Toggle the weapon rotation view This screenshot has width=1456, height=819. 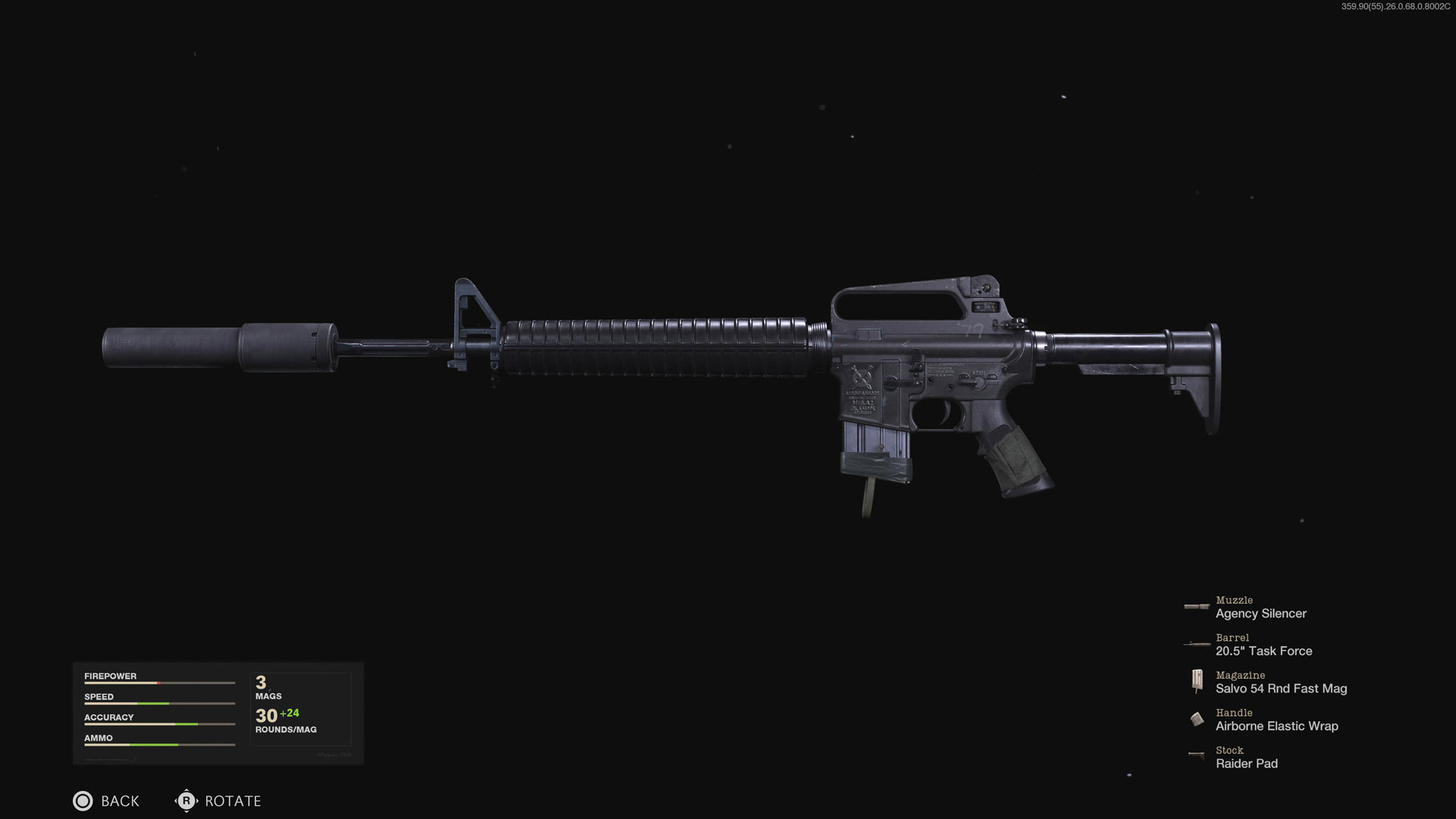[x=187, y=801]
